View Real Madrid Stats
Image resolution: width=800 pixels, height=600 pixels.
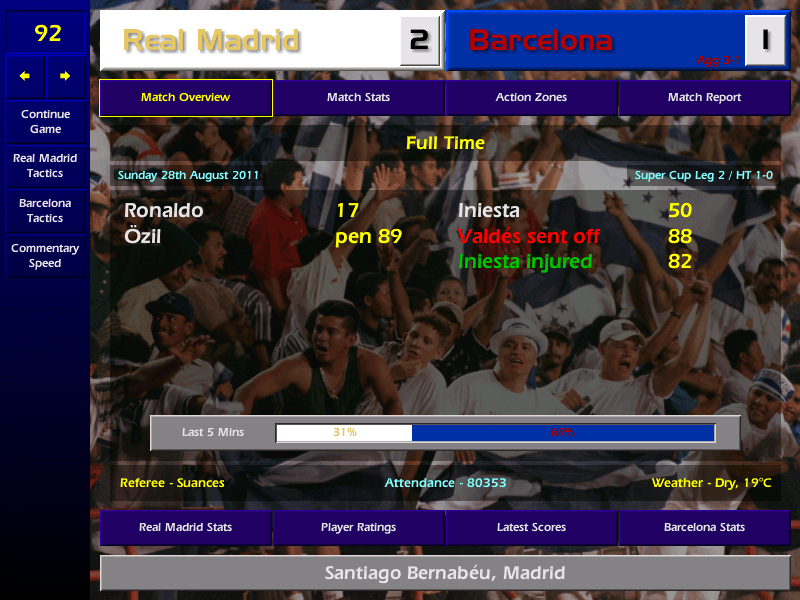click(186, 527)
